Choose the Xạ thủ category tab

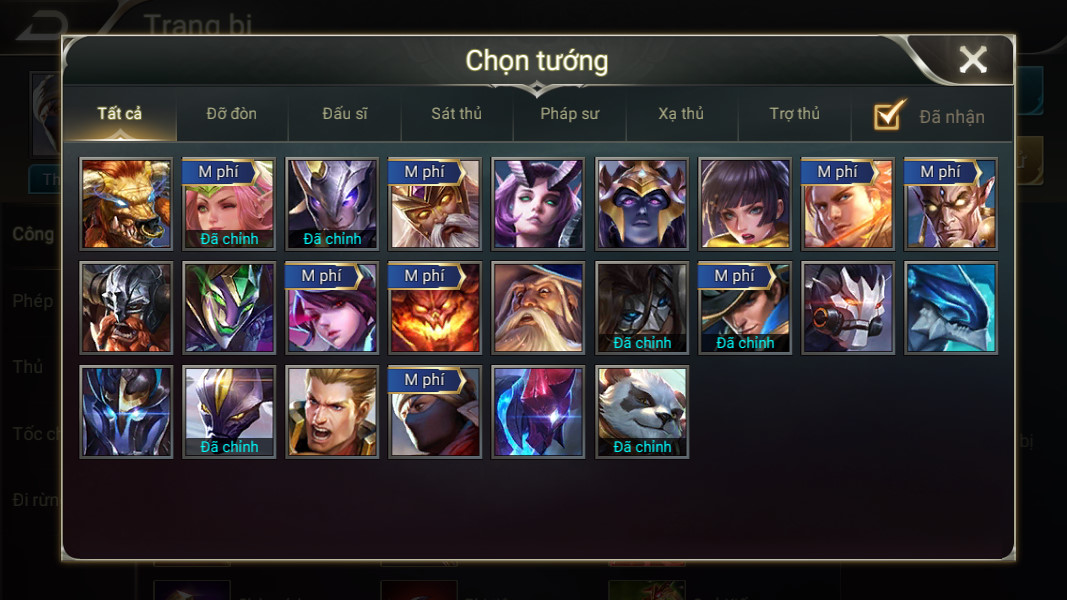pos(681,114)
